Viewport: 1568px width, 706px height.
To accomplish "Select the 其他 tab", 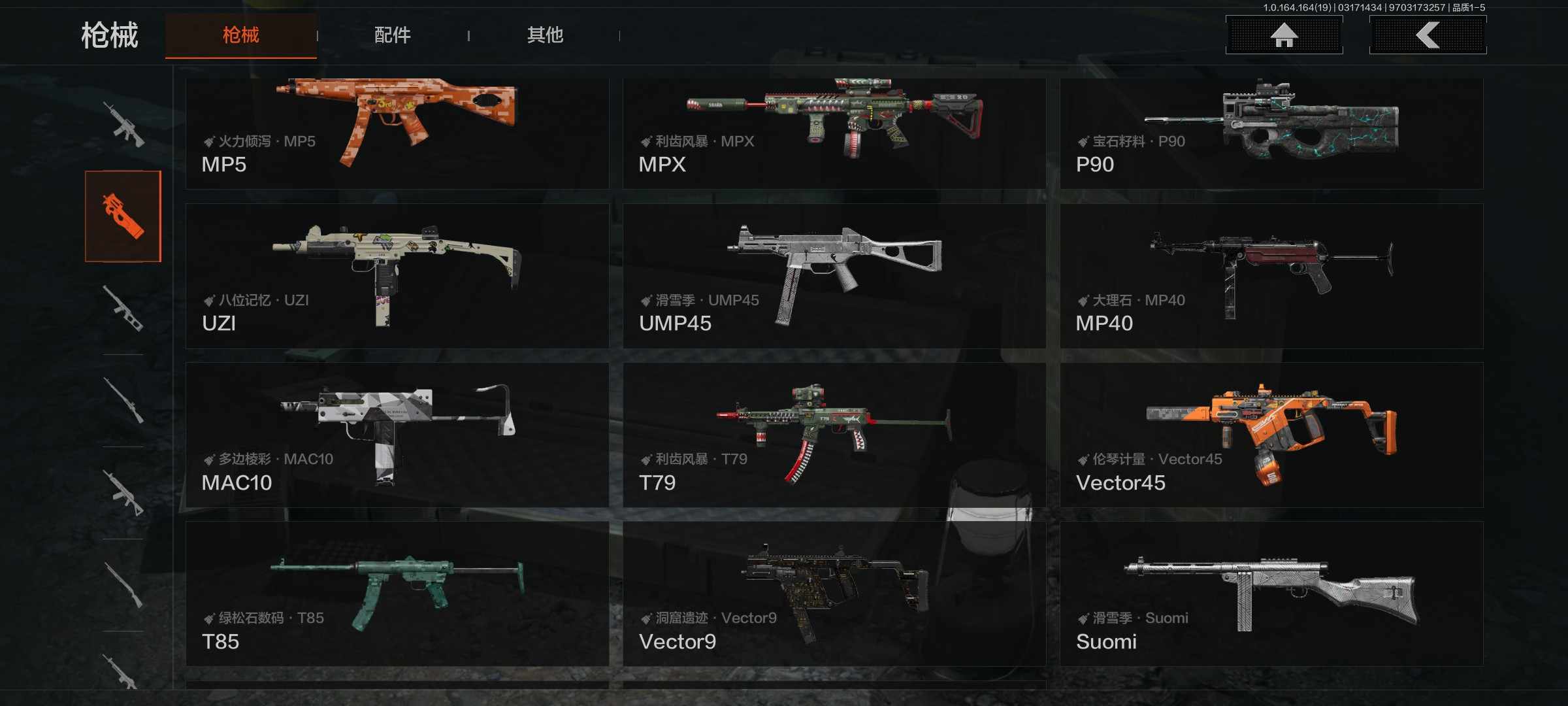I will point(545,35).
